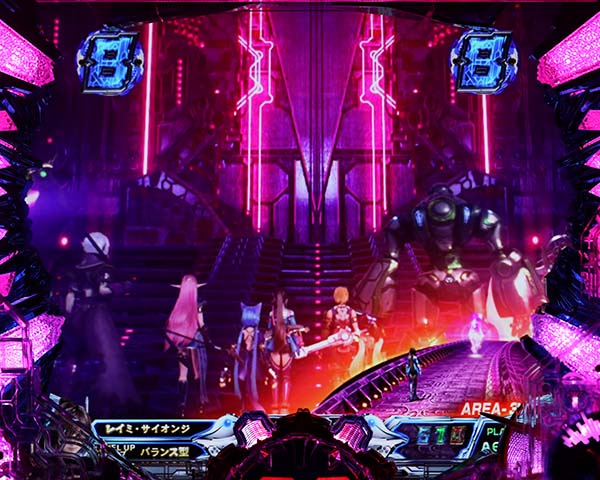Click the left blue 8 reel symbol
The width and height of the screenshot is (600, 480).
[109, 61]
